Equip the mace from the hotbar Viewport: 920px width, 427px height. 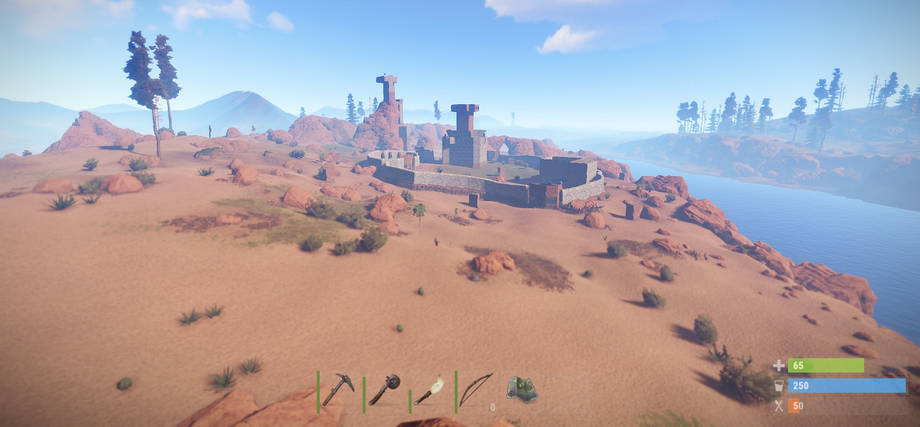384,389
